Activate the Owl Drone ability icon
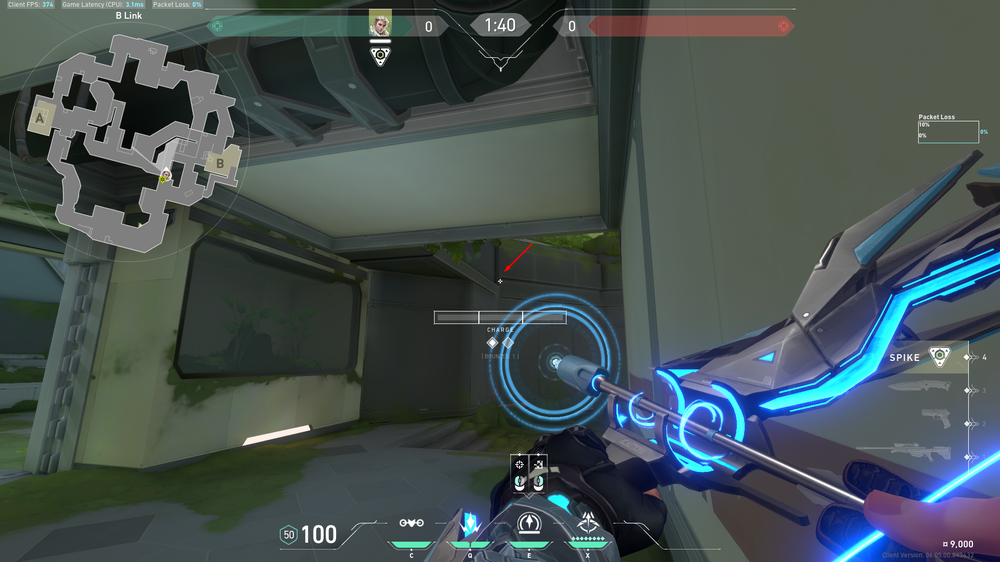 [x=408, y=522]
